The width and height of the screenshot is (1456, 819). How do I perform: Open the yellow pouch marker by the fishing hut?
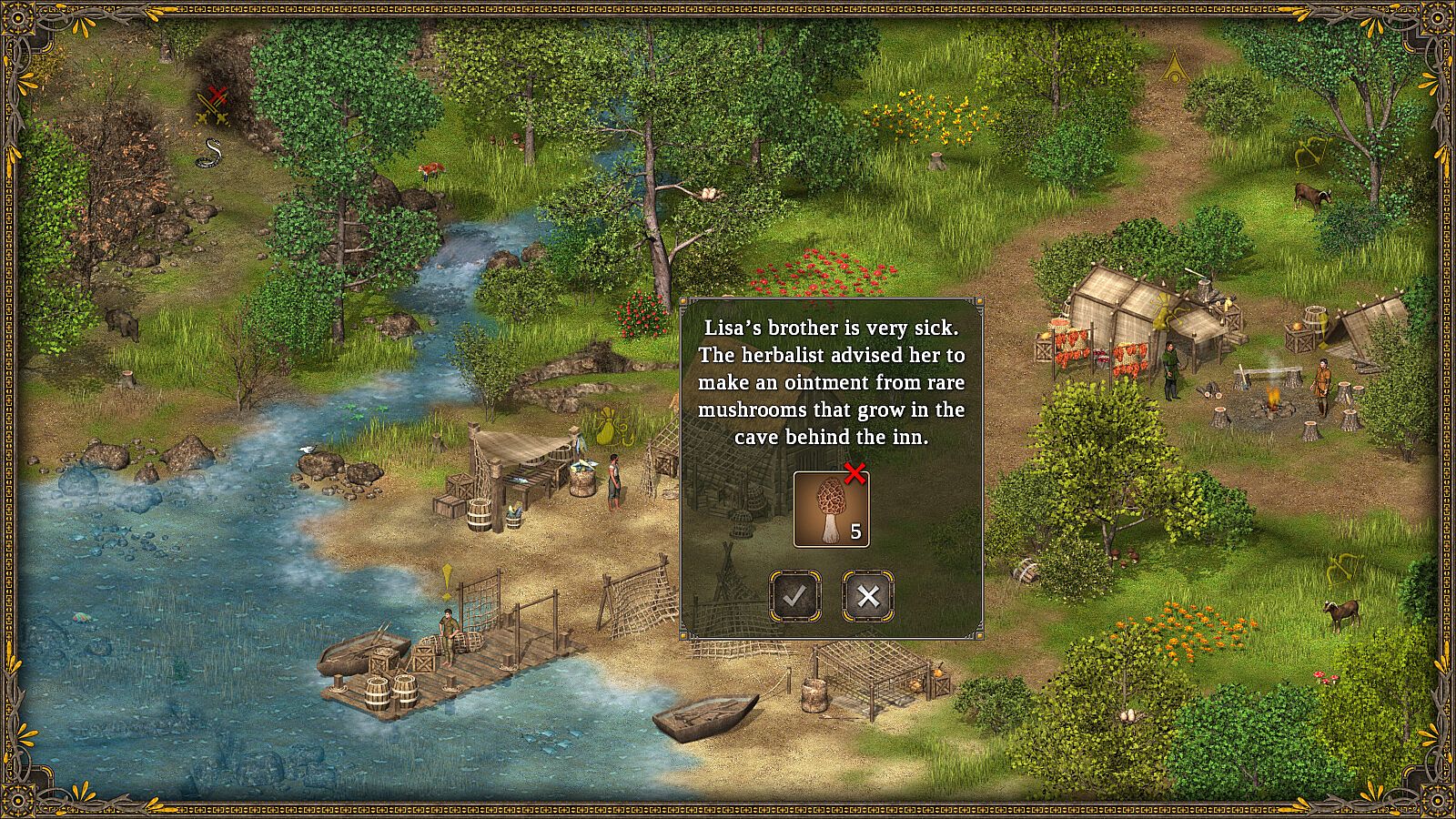608,425
